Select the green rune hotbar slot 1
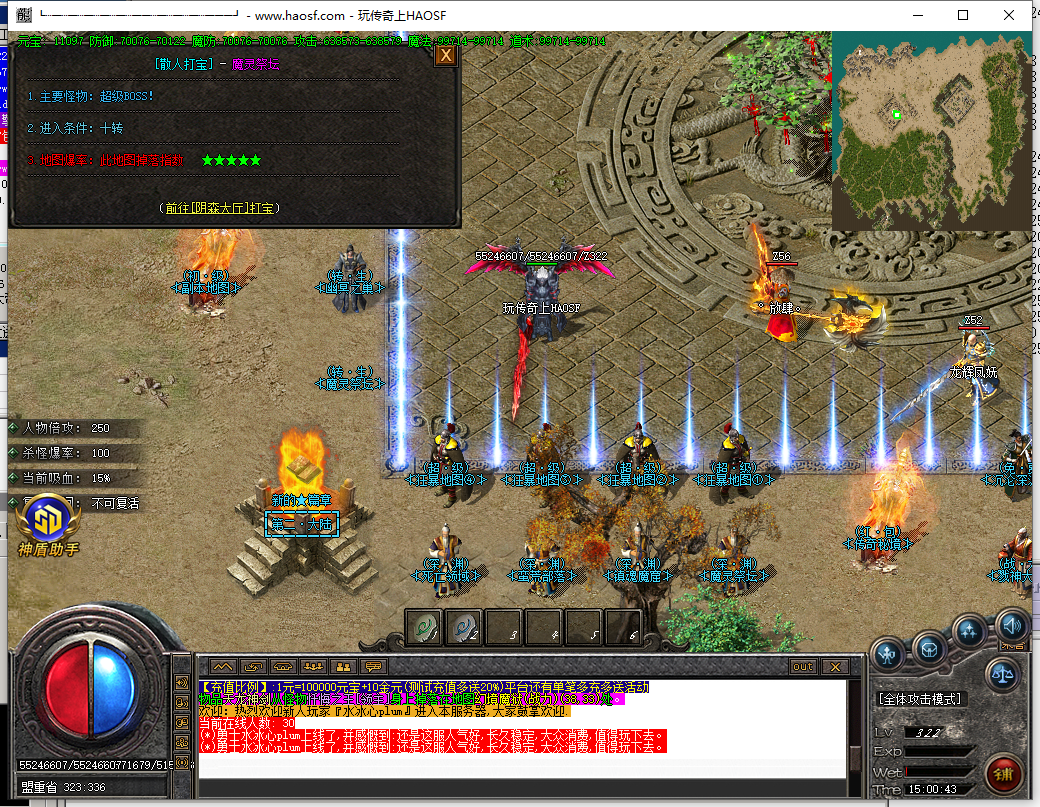This screenshot has width=1040, height=807. click(423, 628)
